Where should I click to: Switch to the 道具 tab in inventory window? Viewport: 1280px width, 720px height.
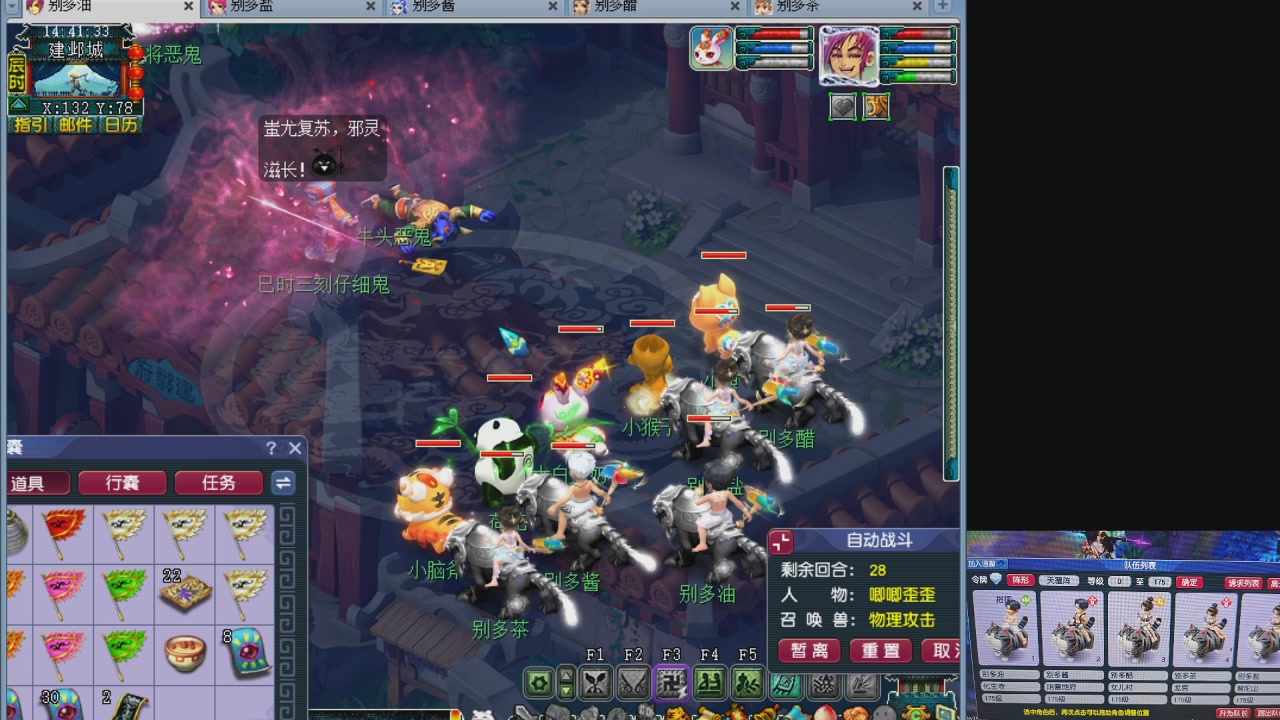coord(38,483)
